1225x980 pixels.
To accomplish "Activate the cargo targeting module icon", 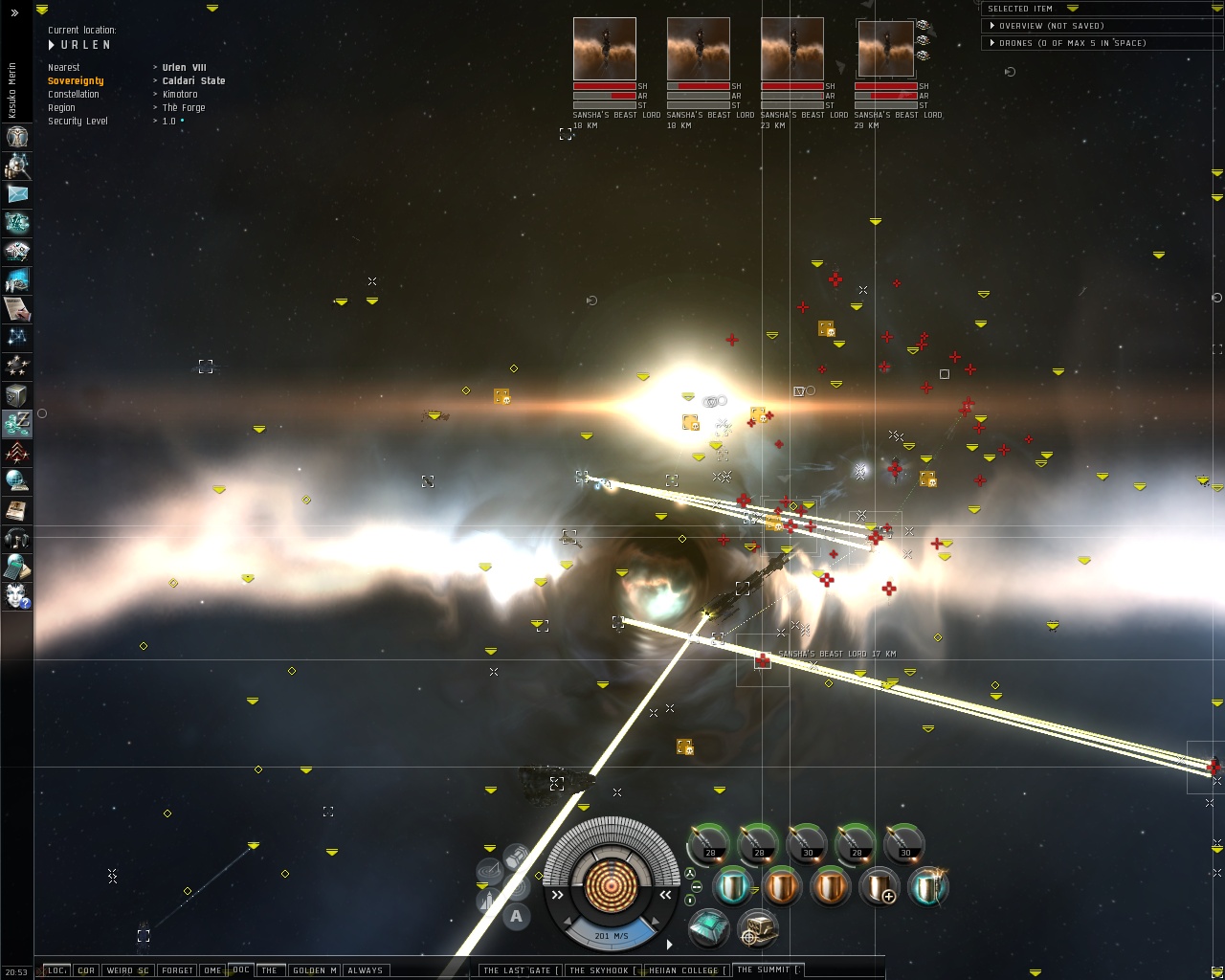I will [757, 927].
